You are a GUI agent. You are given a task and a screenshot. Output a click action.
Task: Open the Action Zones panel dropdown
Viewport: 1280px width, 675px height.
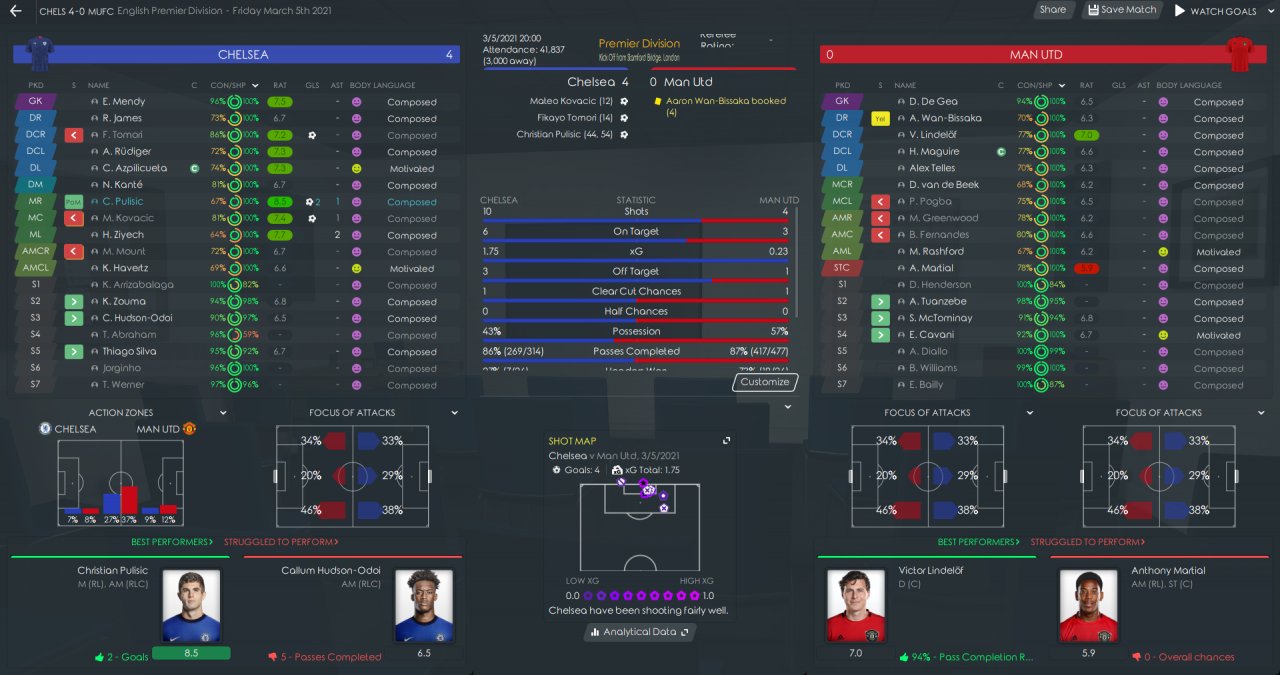click(x=223, y=412)
